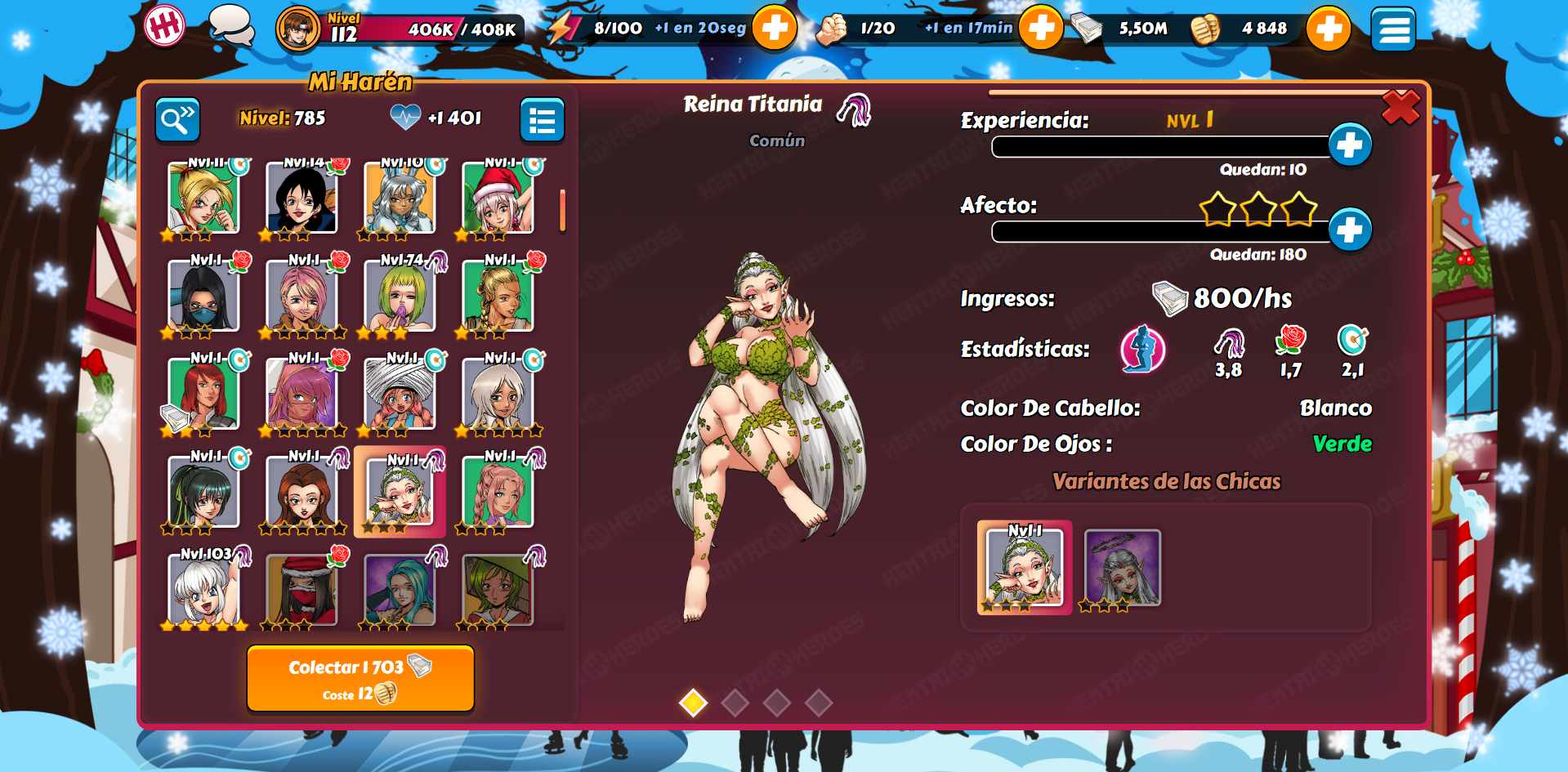This screenshot has height=772, width=1568.
Task: Open the harem search filter
Action: 177,120
